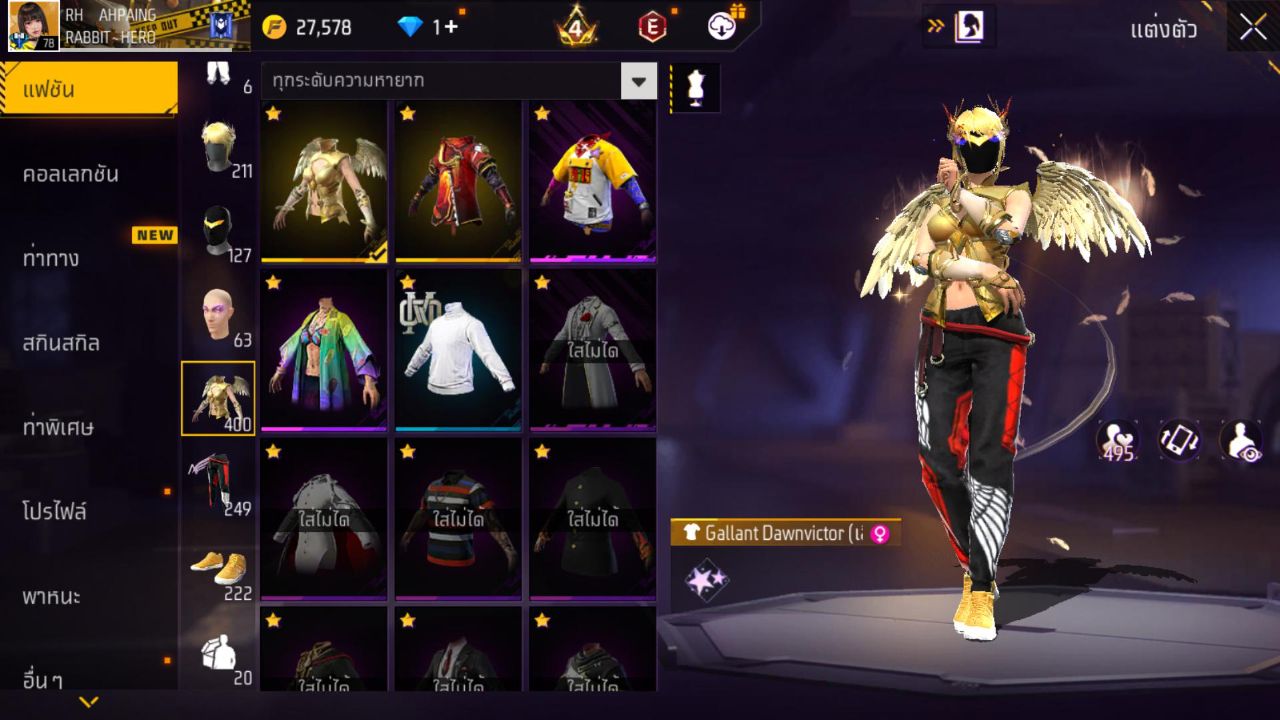
Task: Open the mannequin outfit preset icon
Action: pyautogui.click(x=694, y=87)
